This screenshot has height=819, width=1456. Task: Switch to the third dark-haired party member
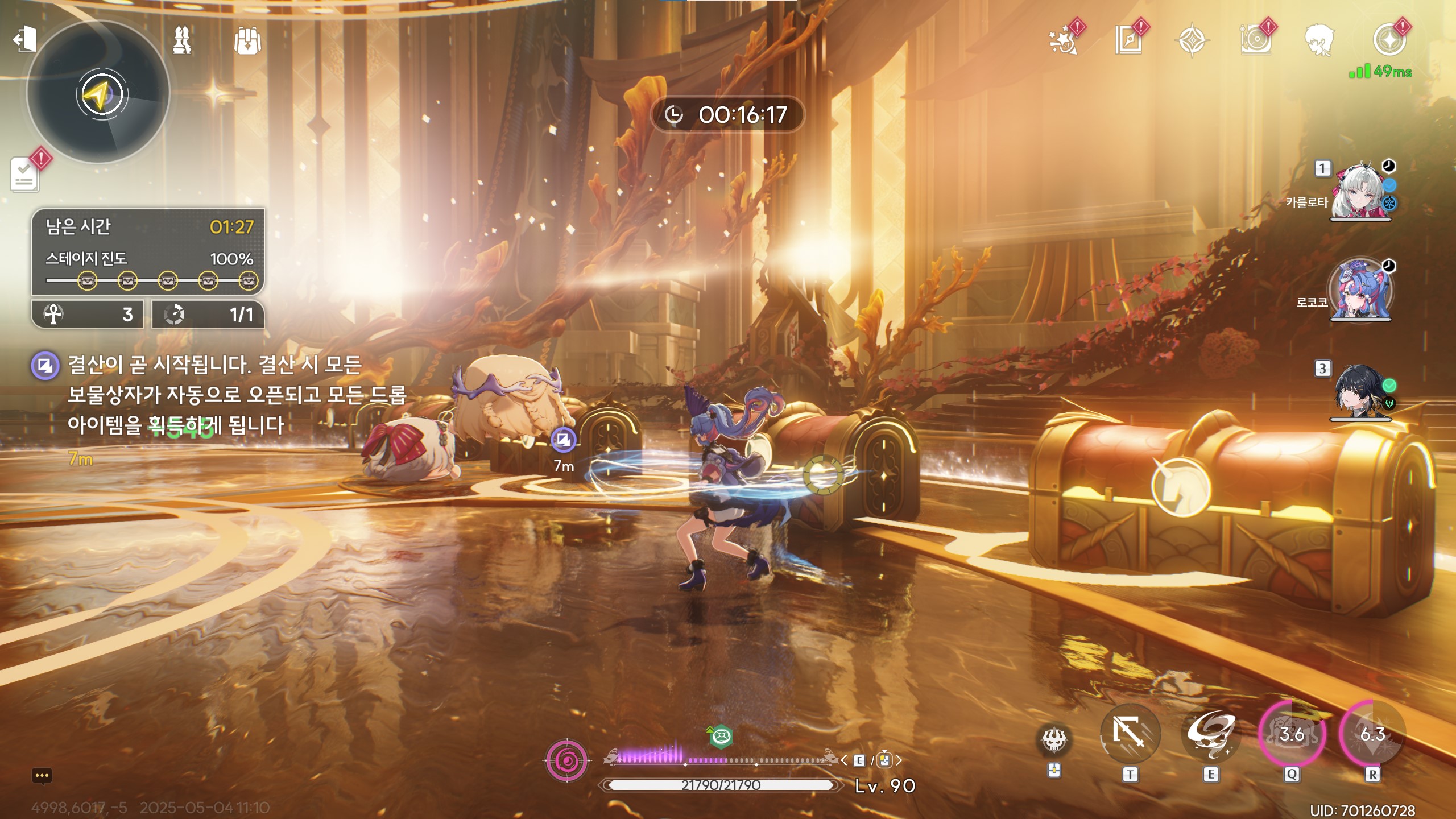(1360, 392)
